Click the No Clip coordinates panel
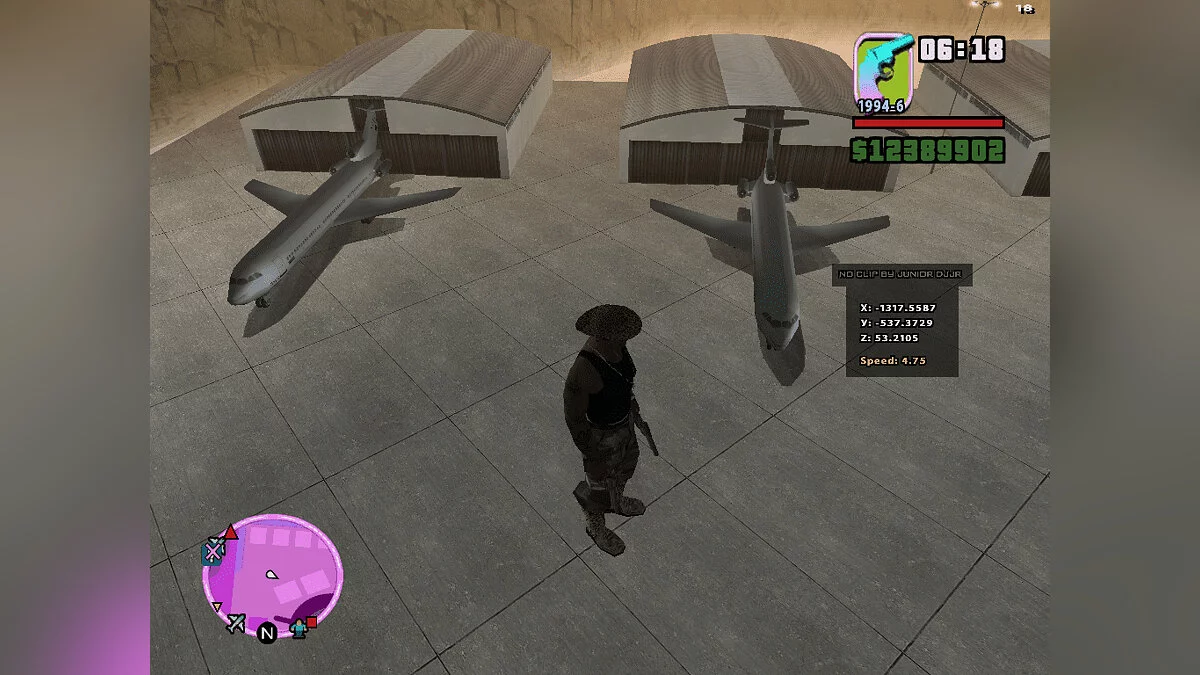This screenshot has width=1200, height=675. pyautogui.click(x=901, y=321)
